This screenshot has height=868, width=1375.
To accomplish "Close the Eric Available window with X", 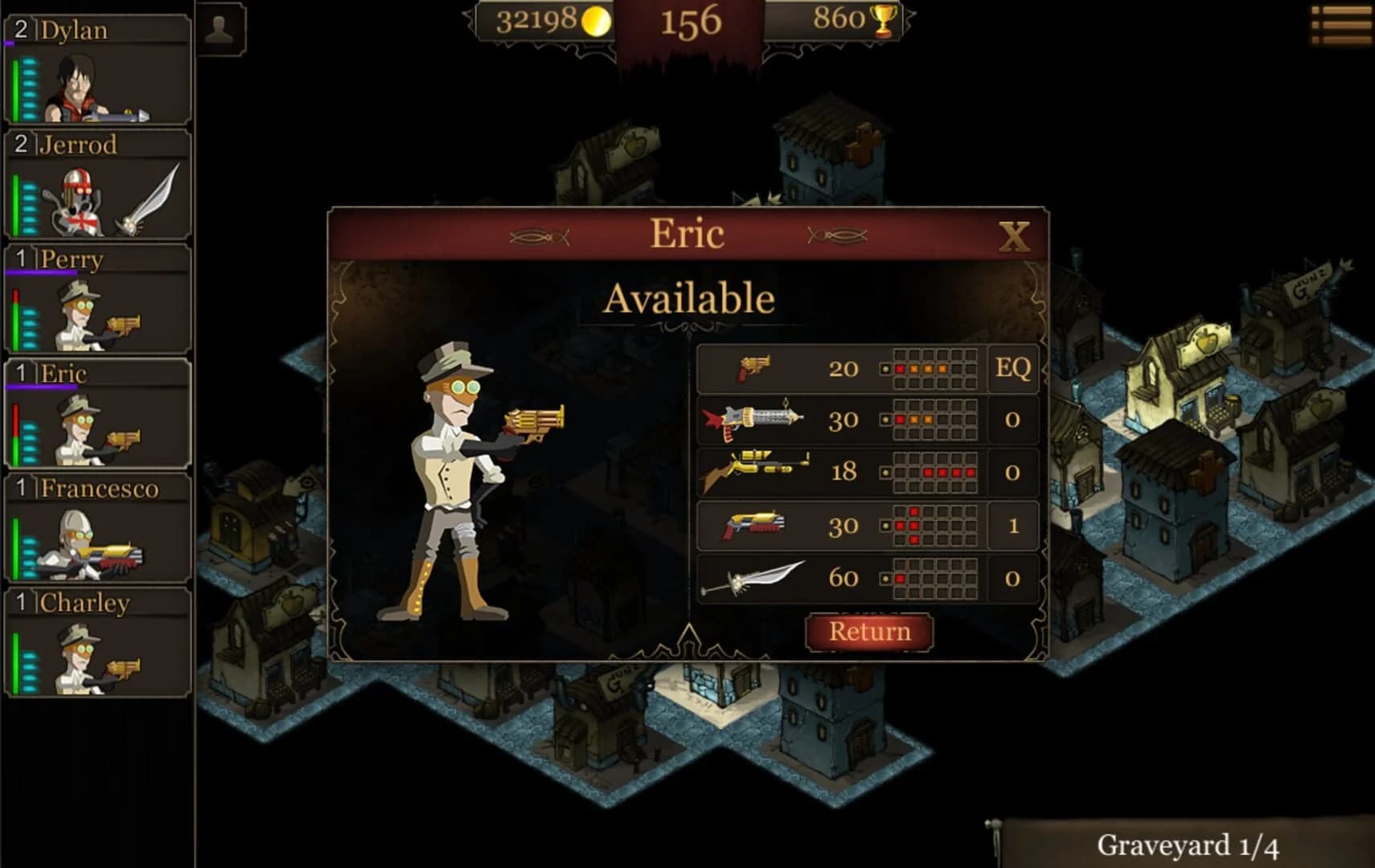I will tap(1012, 235).
